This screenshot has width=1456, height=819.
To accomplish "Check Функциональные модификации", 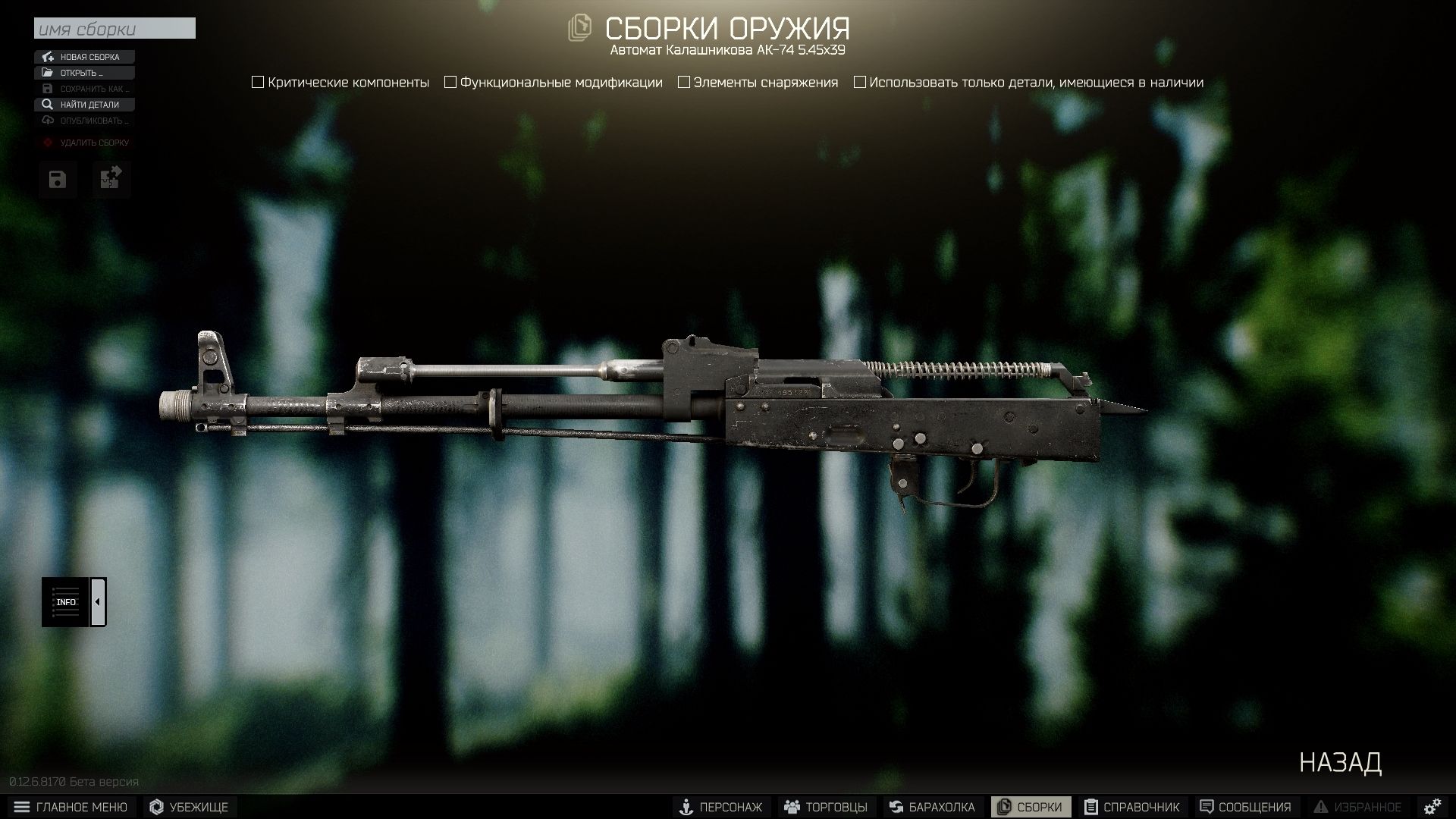I will coord(451,82).
